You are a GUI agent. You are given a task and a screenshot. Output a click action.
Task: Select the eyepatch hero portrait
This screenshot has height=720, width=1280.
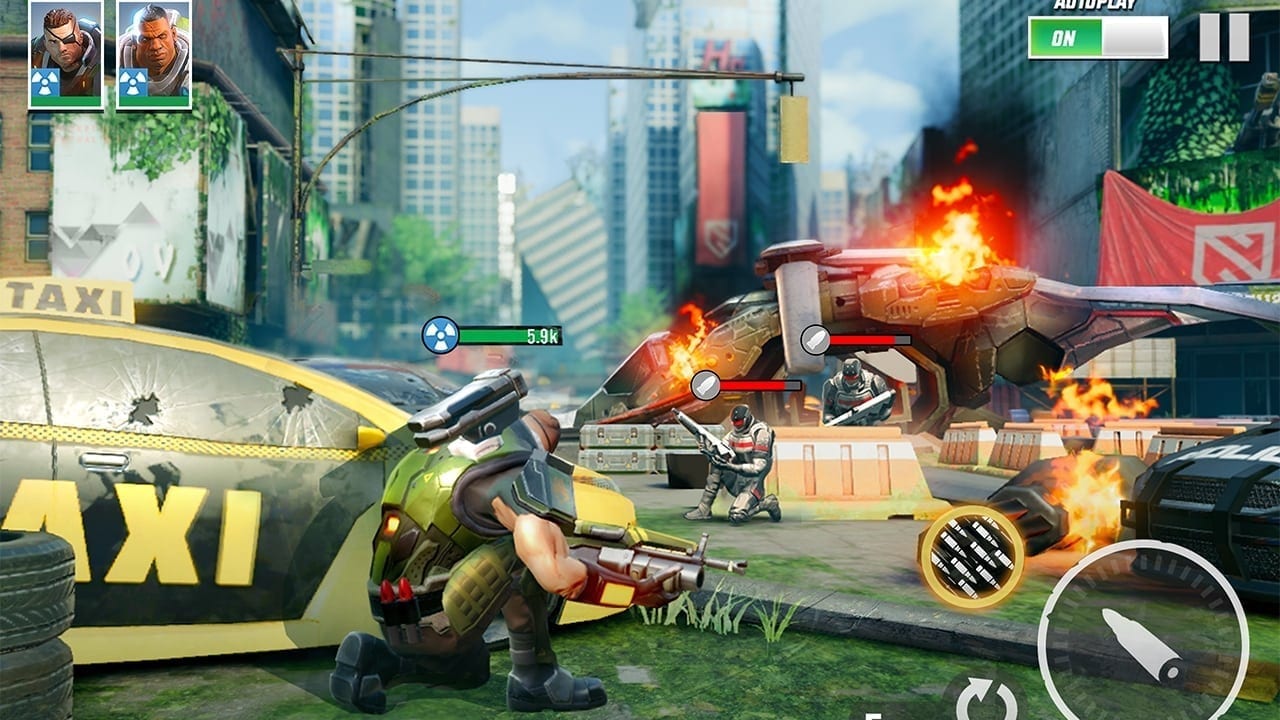[x=66, y=54]
